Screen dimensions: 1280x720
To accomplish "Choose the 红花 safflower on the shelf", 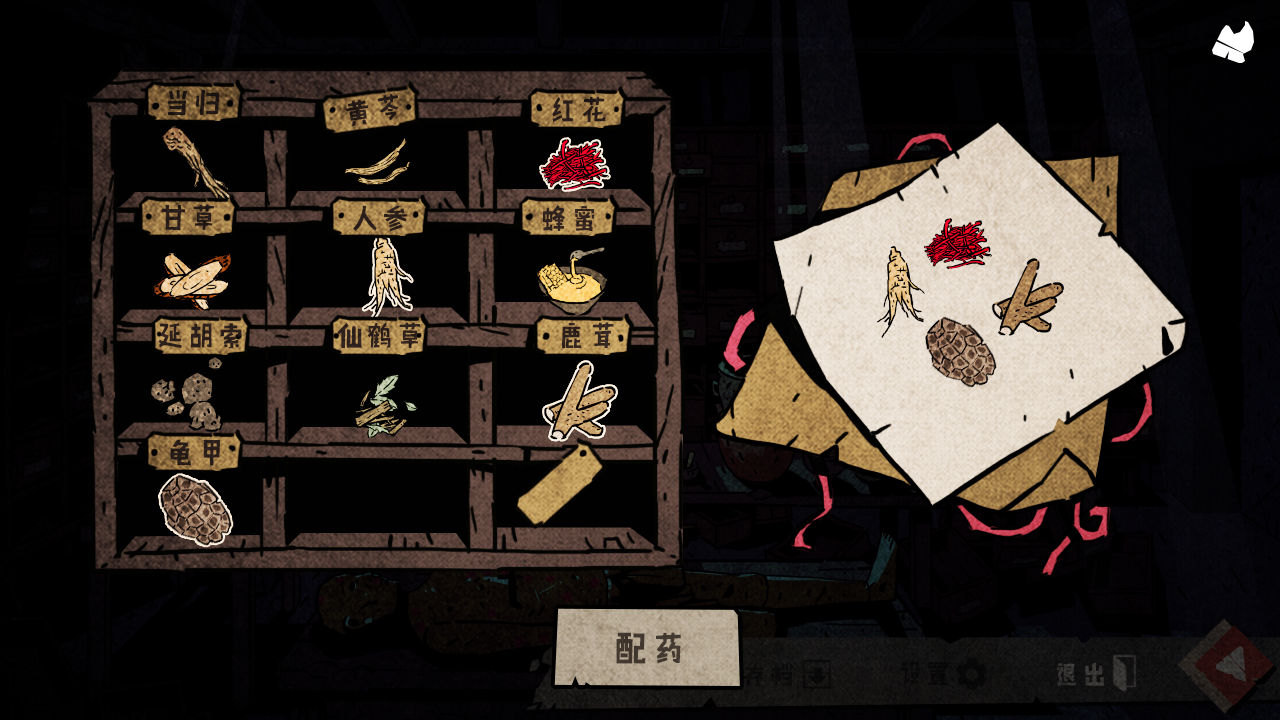I will coord(574,164).
